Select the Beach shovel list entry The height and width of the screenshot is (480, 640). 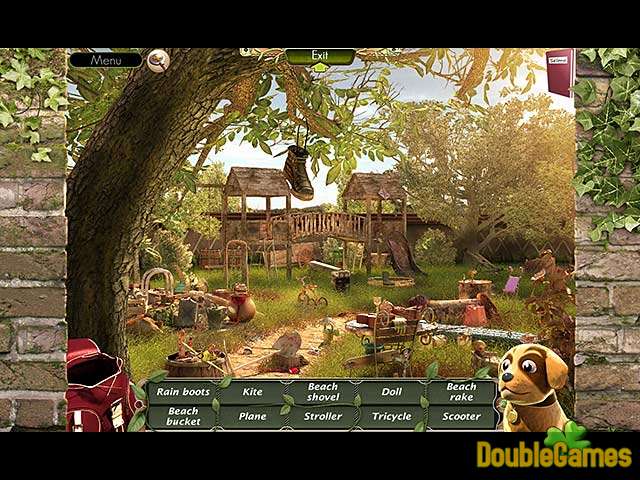click(x=322, y=392)
